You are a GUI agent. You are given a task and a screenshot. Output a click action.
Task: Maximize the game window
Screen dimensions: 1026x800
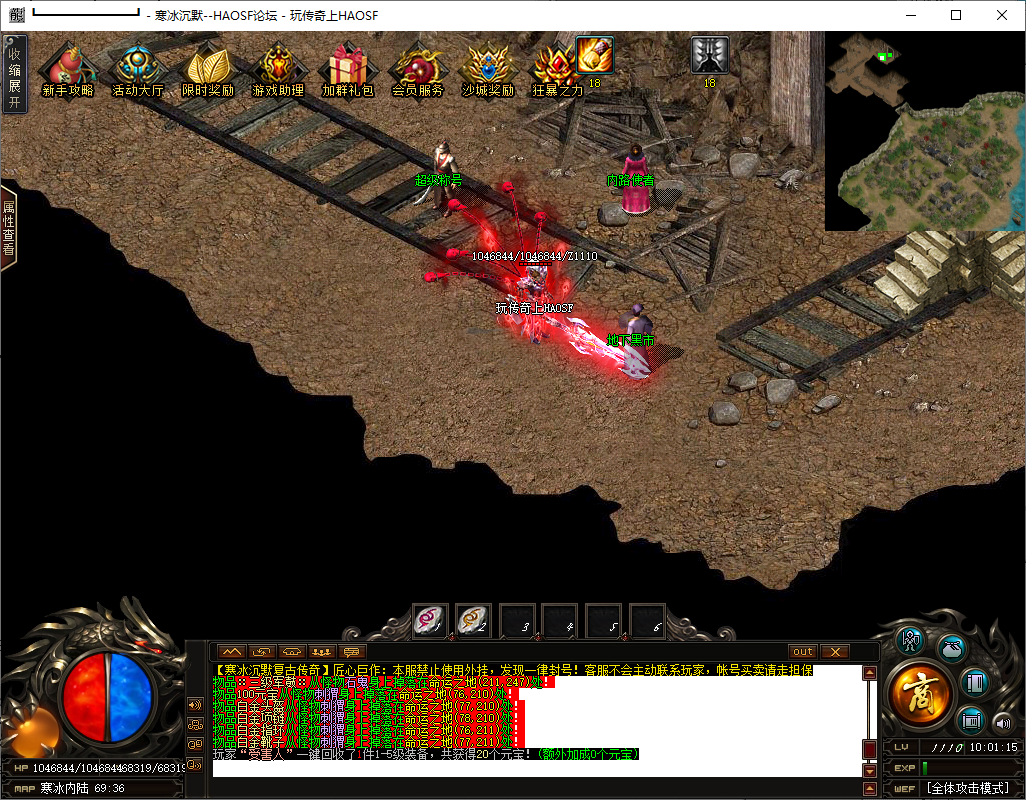point(956,15)
